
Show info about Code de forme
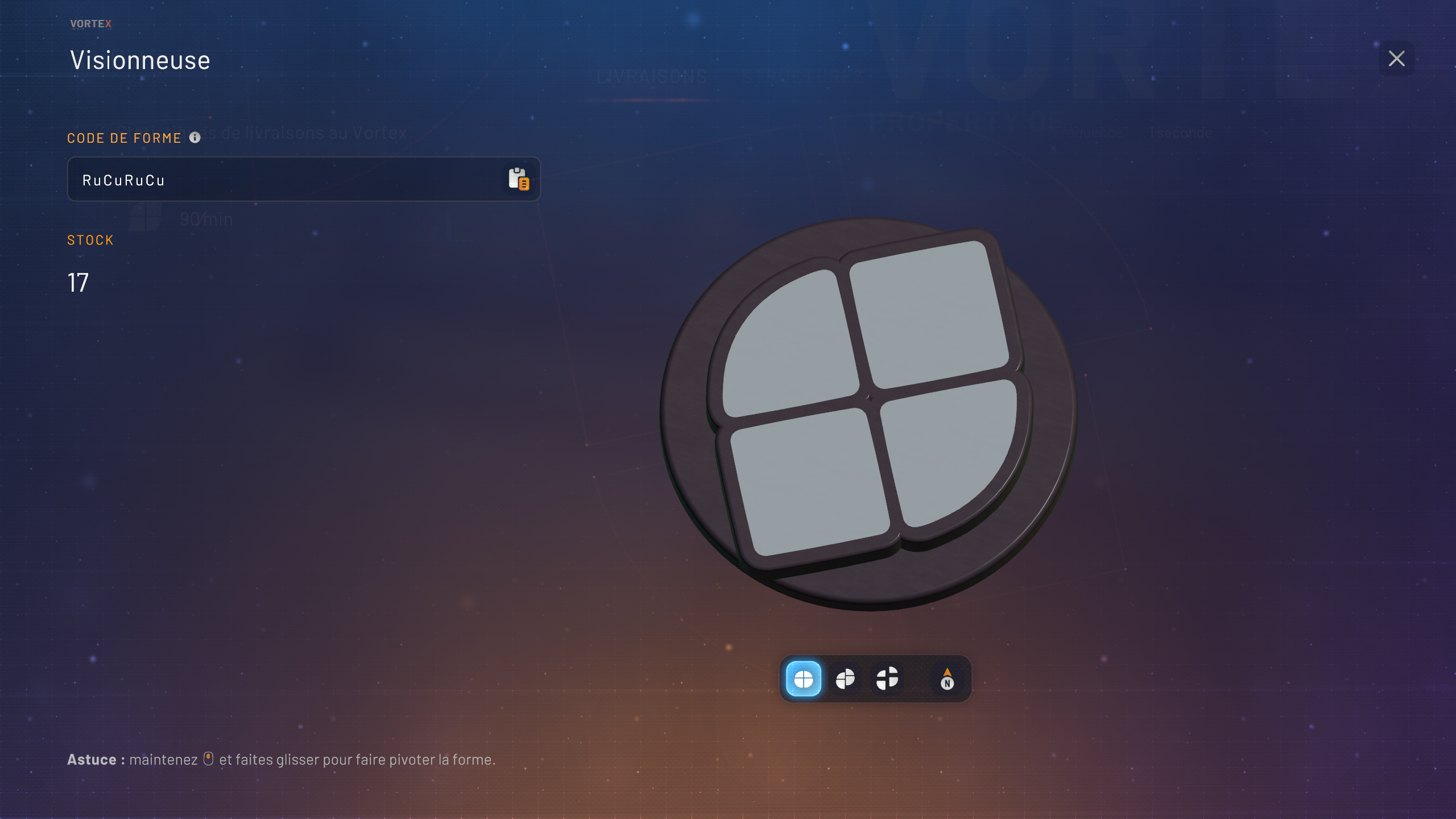pos(195,138)
